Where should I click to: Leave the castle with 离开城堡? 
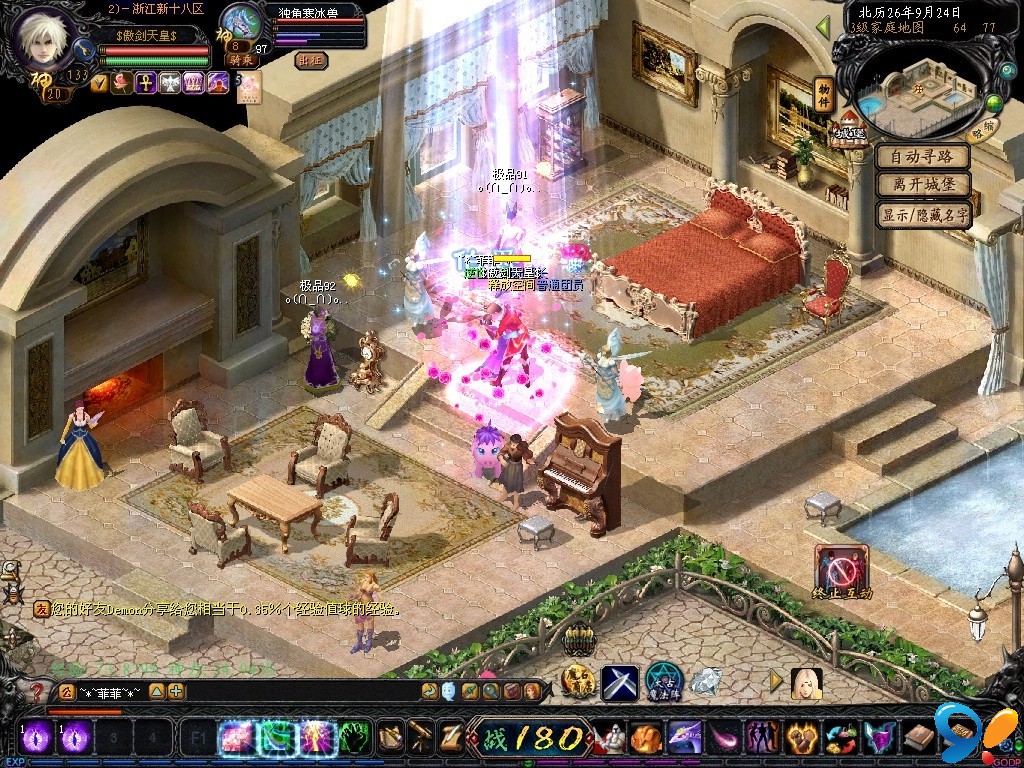923,185
